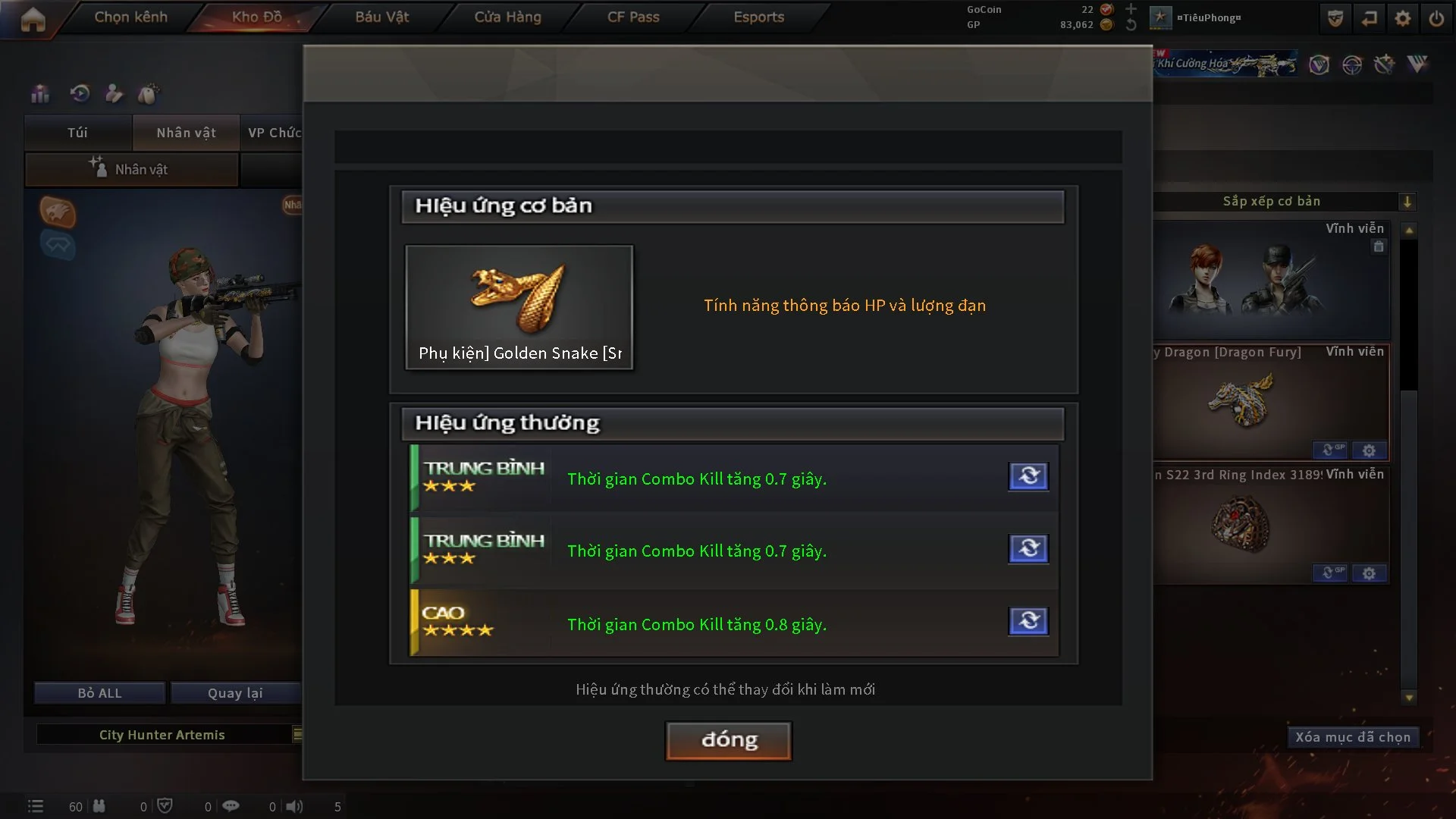
Task: Click the refresh icon on the CAO effect row
Action: [1028, 621]
